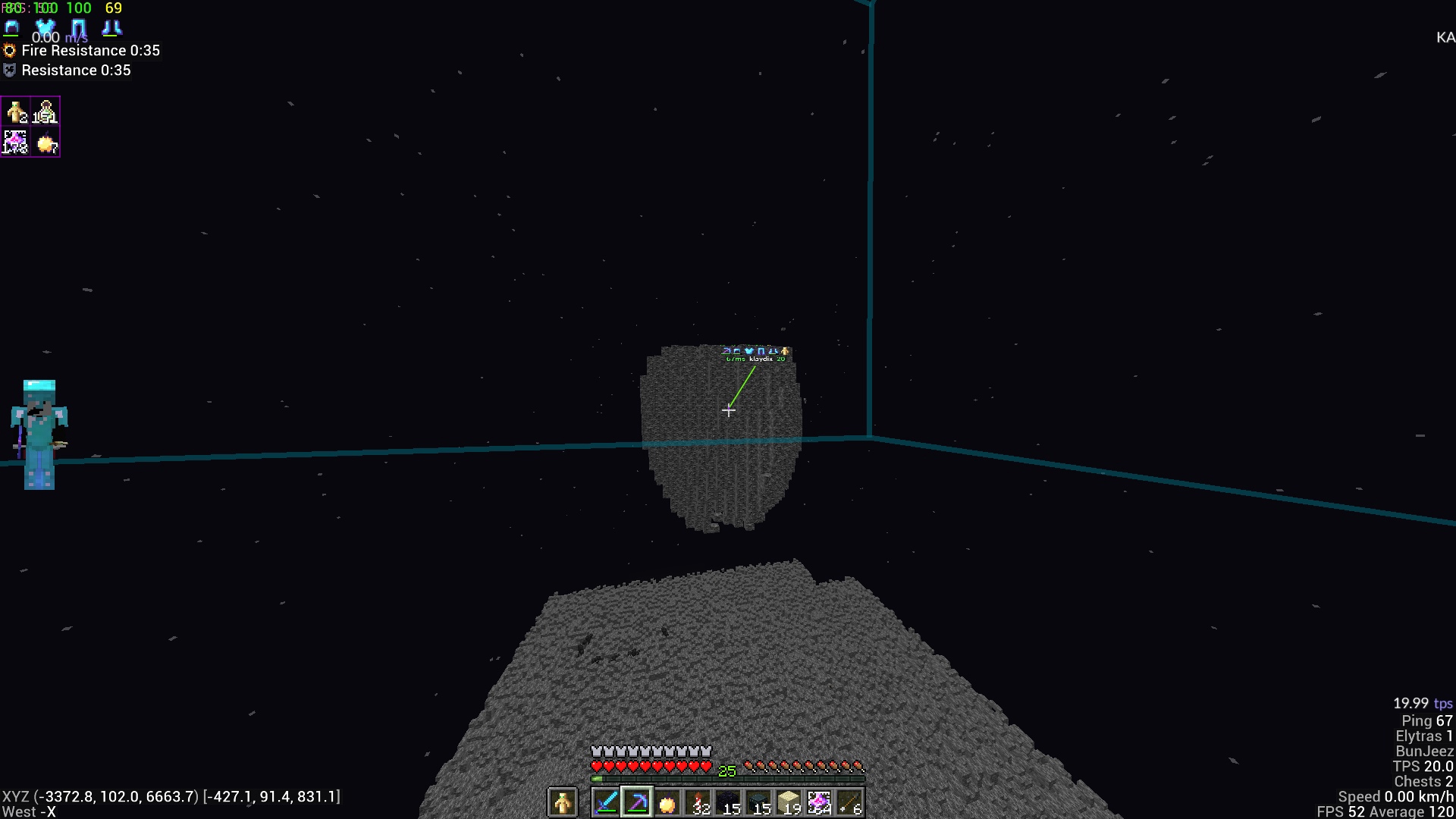Click the totem counter icon
1456x819 pixels.
pos(16,112)
